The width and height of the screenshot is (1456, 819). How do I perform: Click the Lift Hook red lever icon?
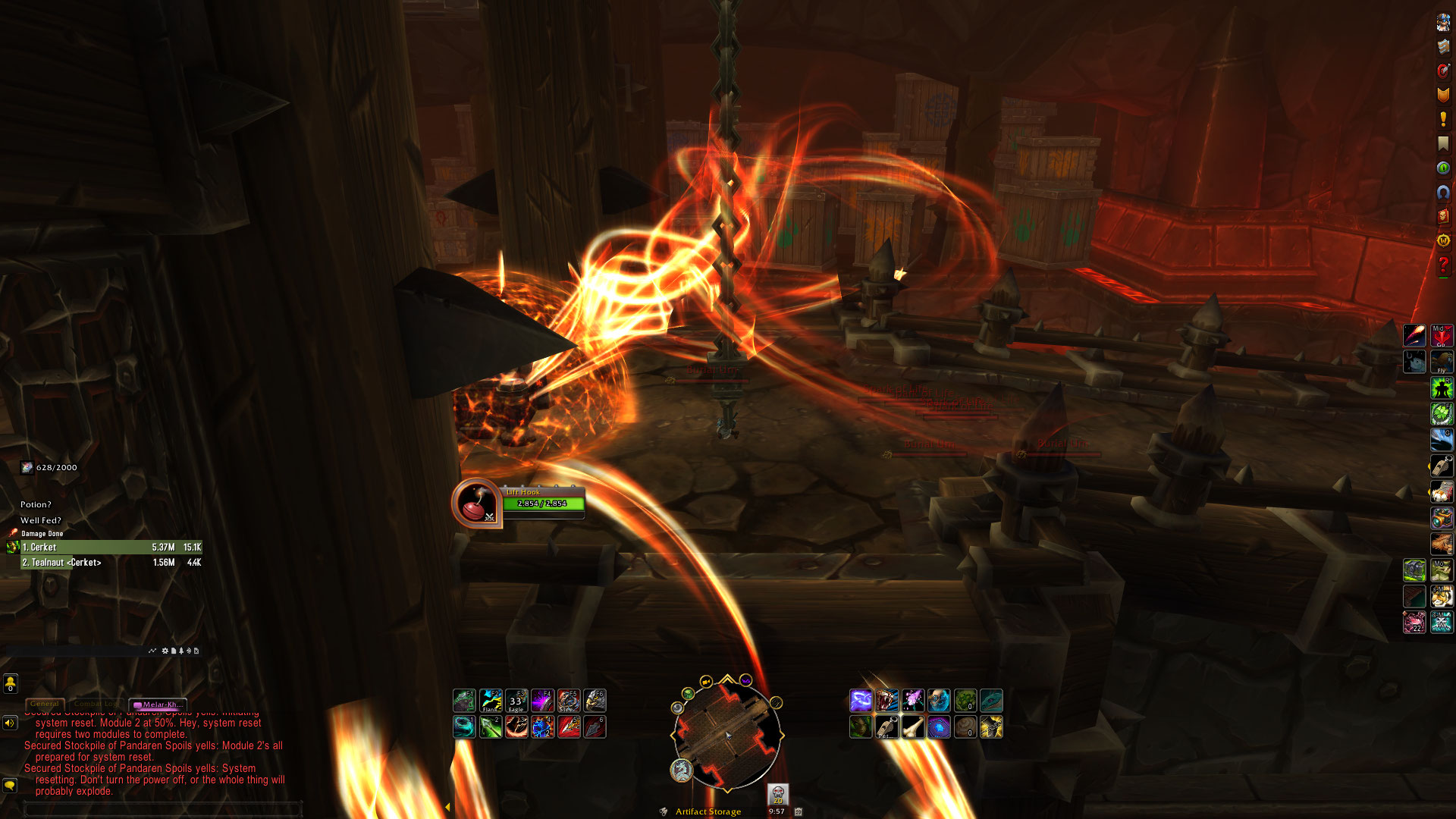pos(475,503)
